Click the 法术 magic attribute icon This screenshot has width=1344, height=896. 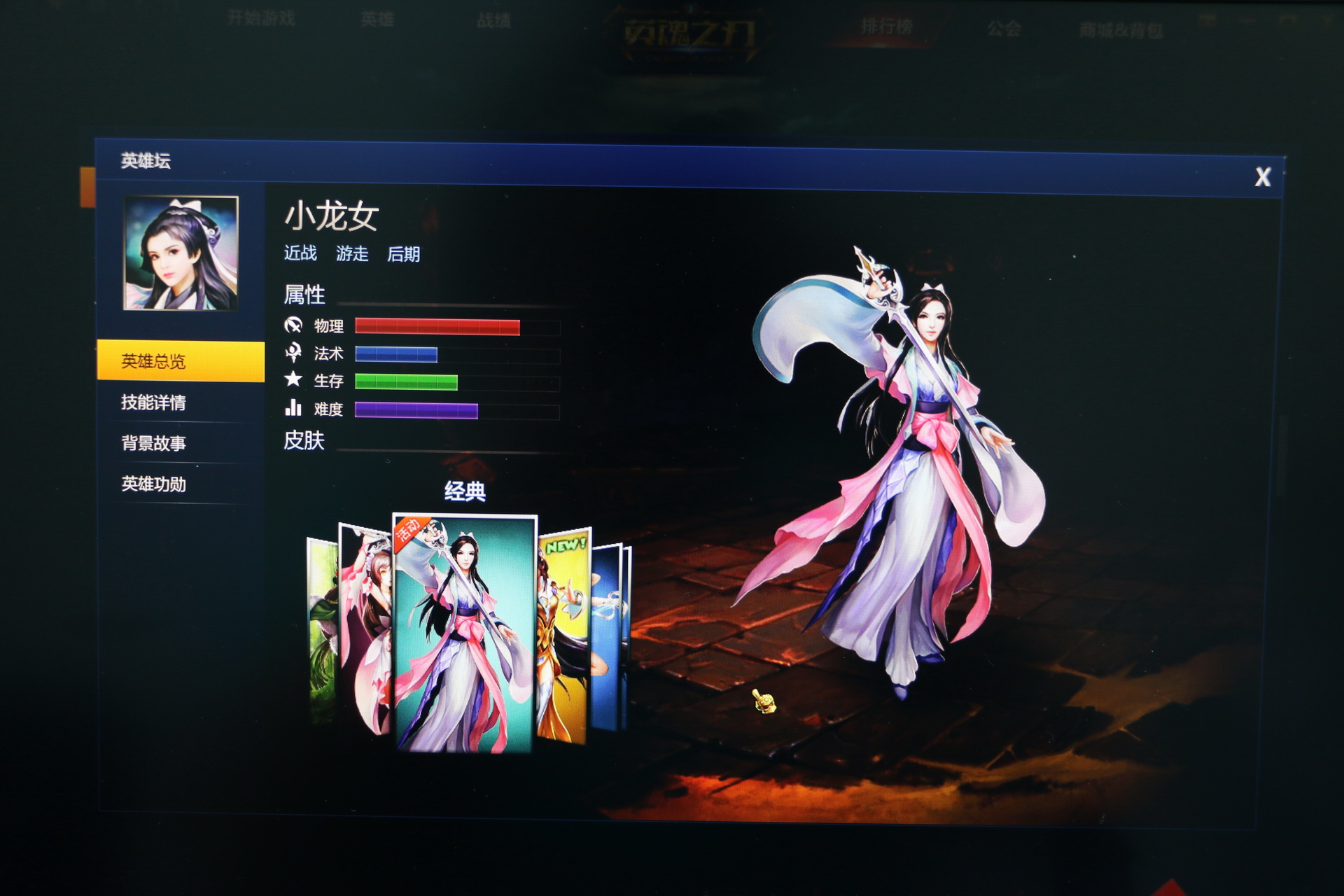(295, 354)
